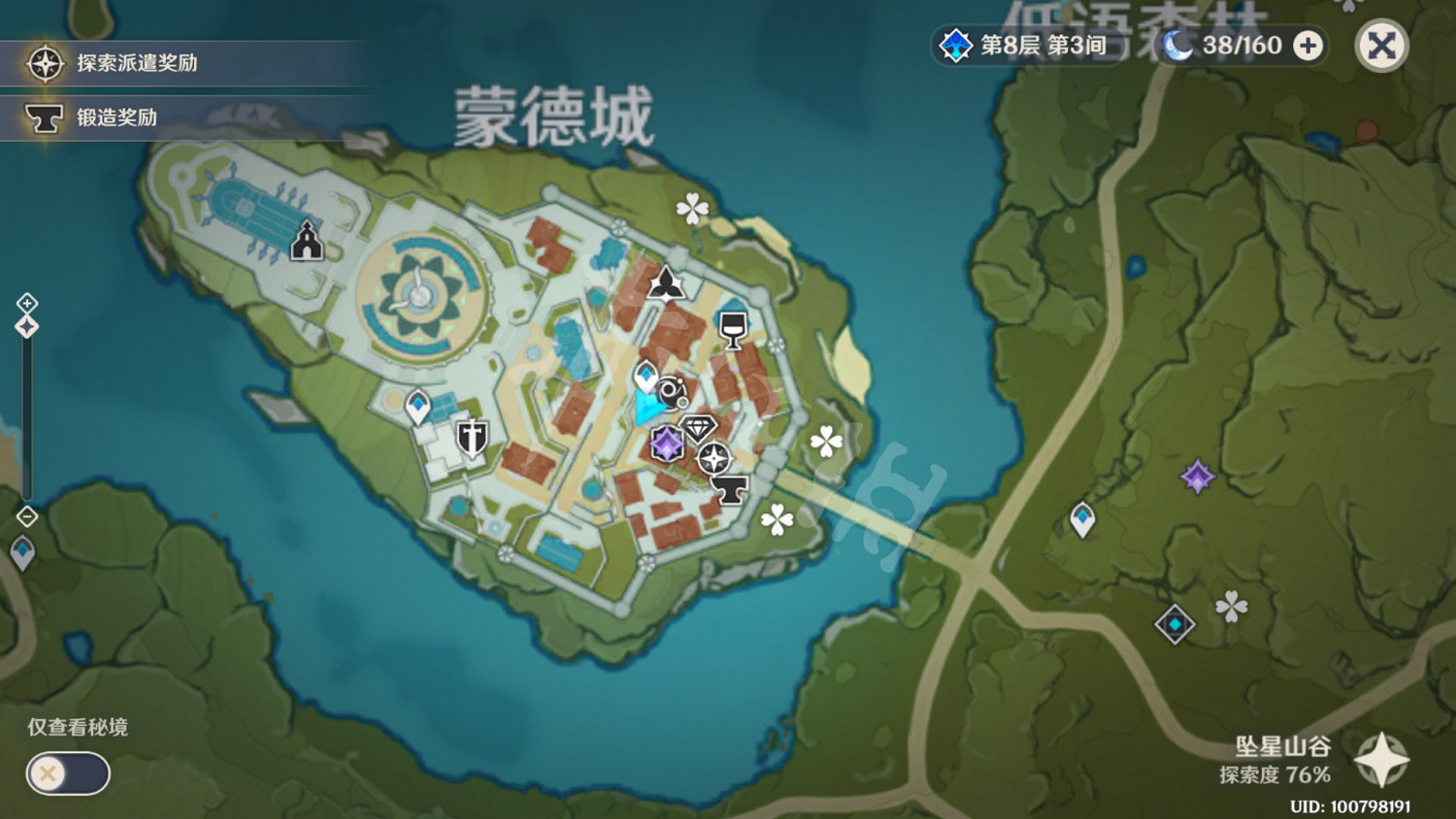The width and height of the screenshot is (1456, 819).
Task: Select the cathedral icon in western Mondstadt
Action: (x=308, y=239)
